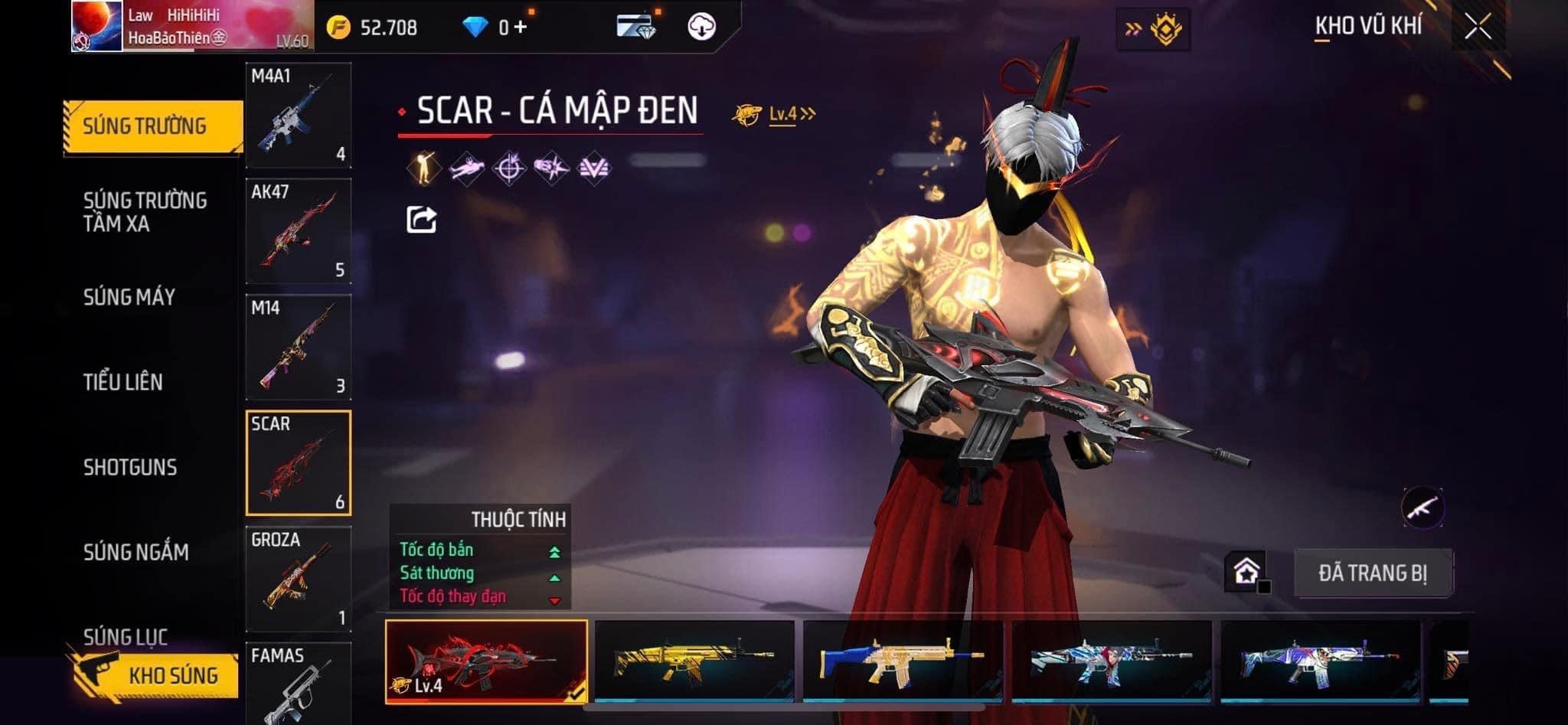Select the FAMAS weapon tile
The height and width of the screenshot is (725, 1568).
pyautogui.click(x=298, y=683)
